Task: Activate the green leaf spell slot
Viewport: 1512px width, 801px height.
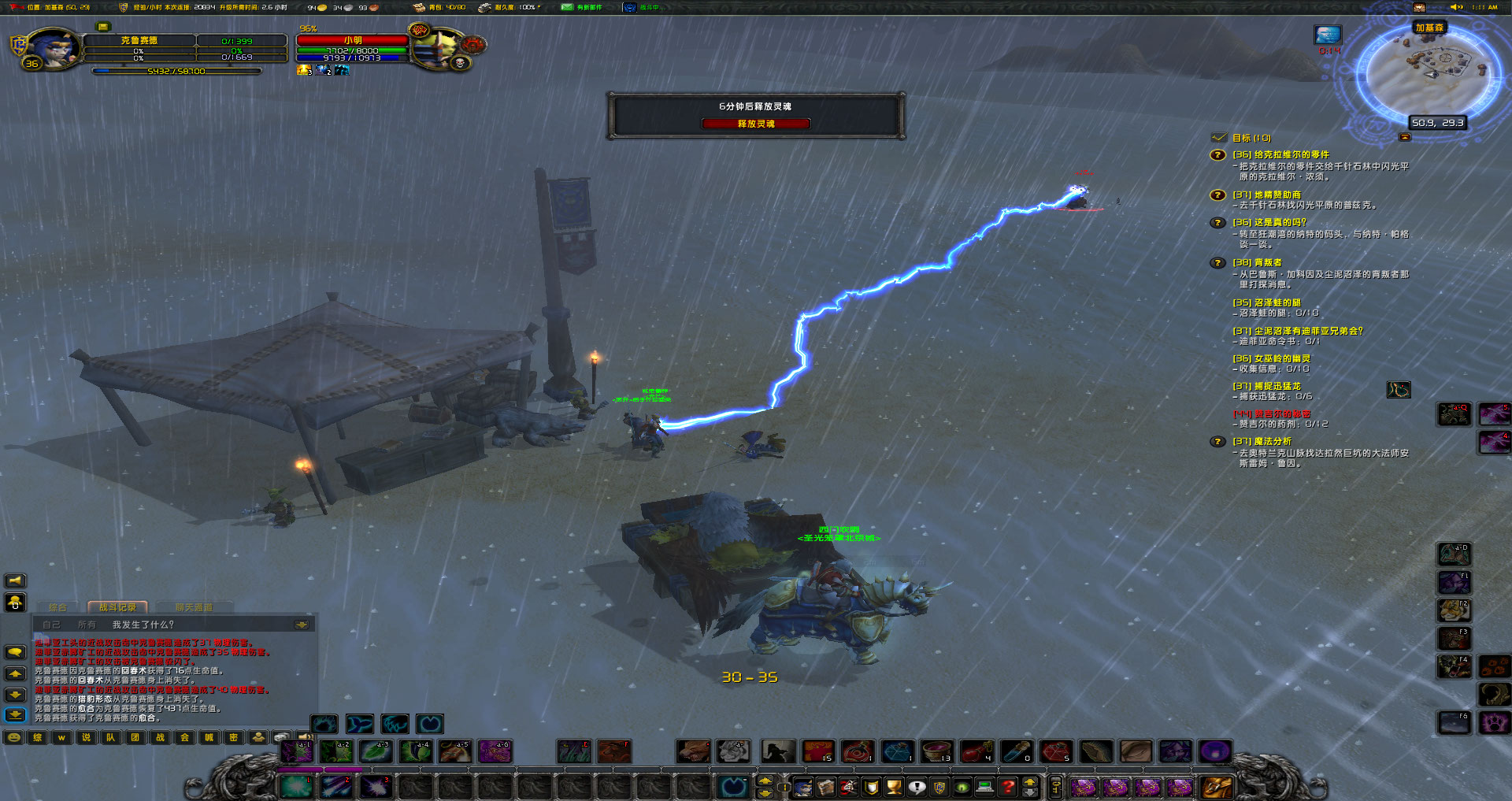Action: (376, 751)
